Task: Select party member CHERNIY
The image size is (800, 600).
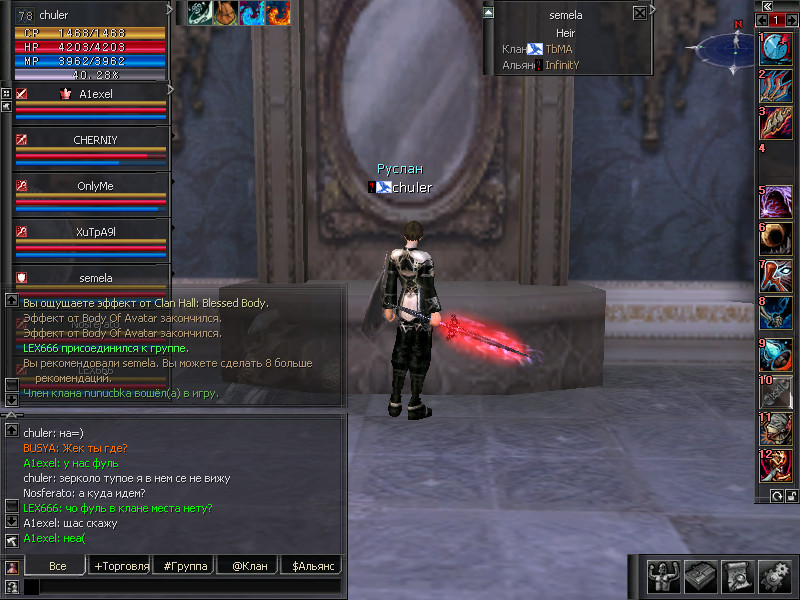Action: 95,140
